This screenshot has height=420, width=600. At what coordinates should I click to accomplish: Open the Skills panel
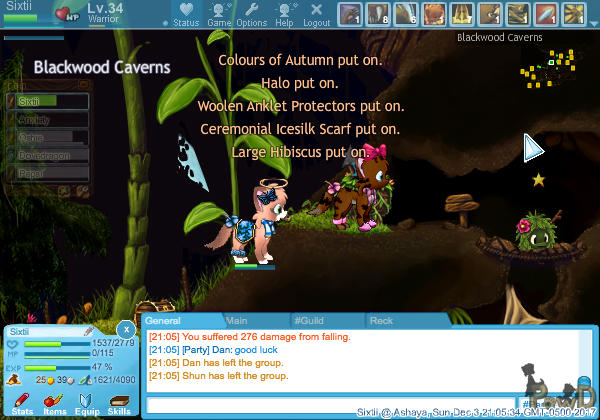tap(119, 403)
